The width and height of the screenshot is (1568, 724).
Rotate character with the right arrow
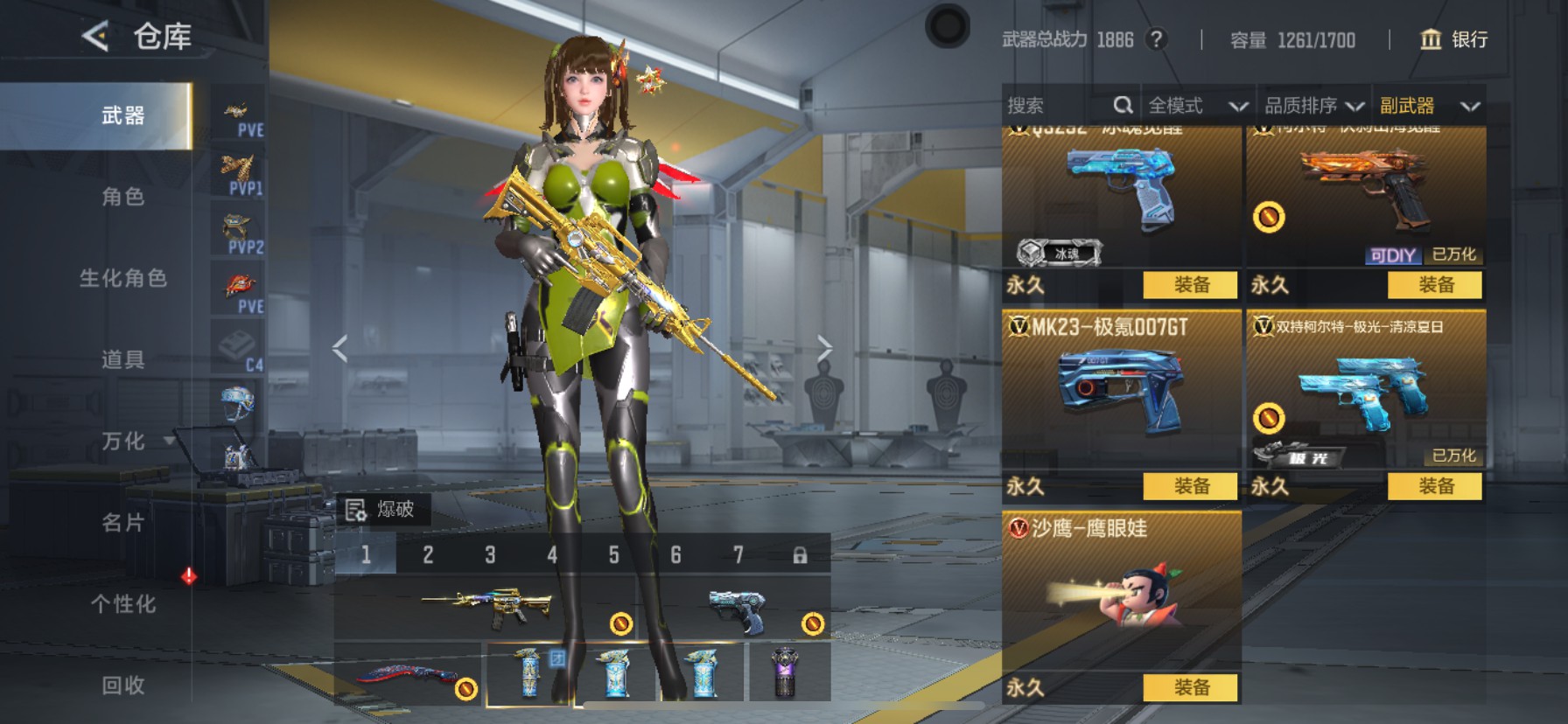click(x=824, y=349)
